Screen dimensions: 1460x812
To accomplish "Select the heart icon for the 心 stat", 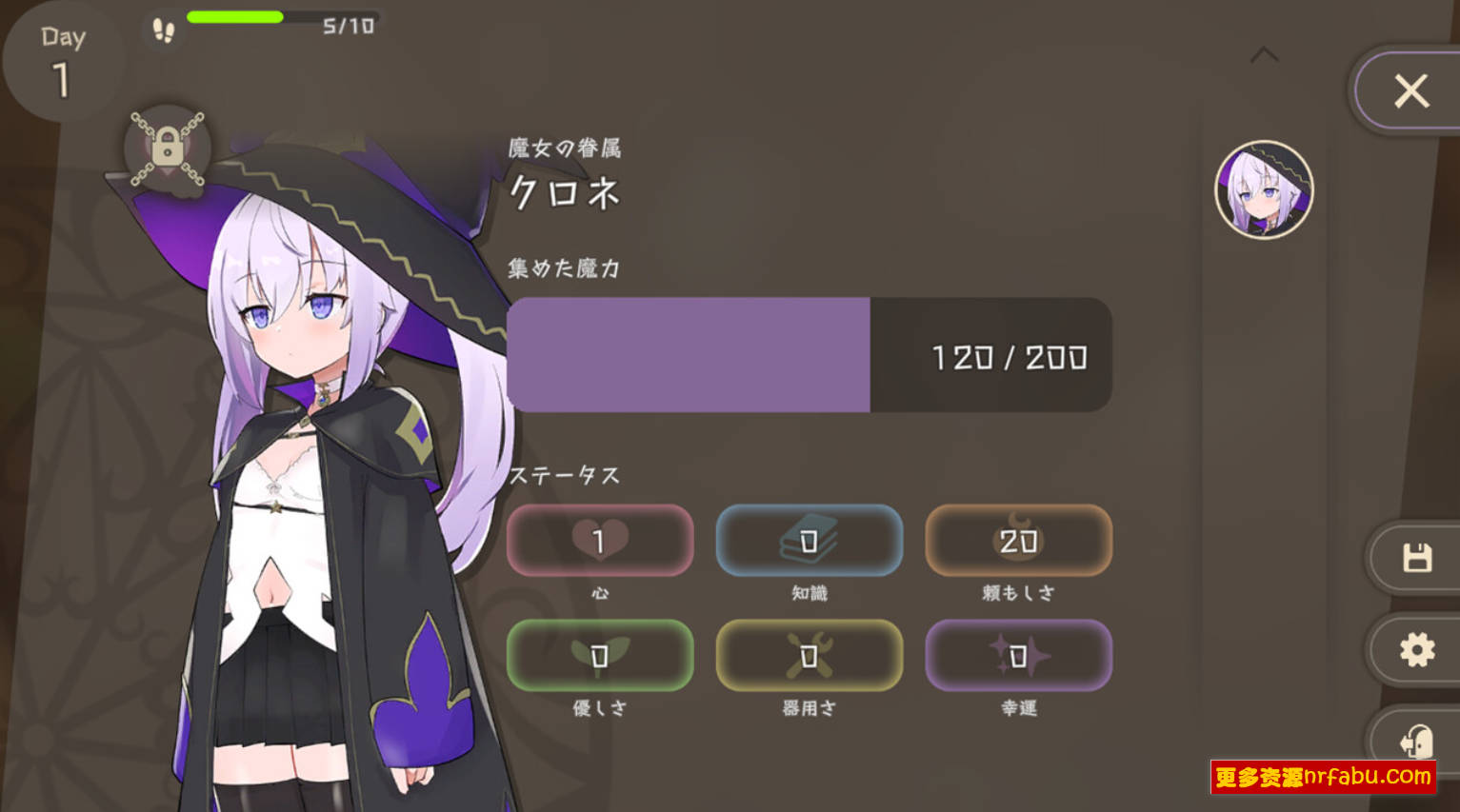I will coord(601,540).
